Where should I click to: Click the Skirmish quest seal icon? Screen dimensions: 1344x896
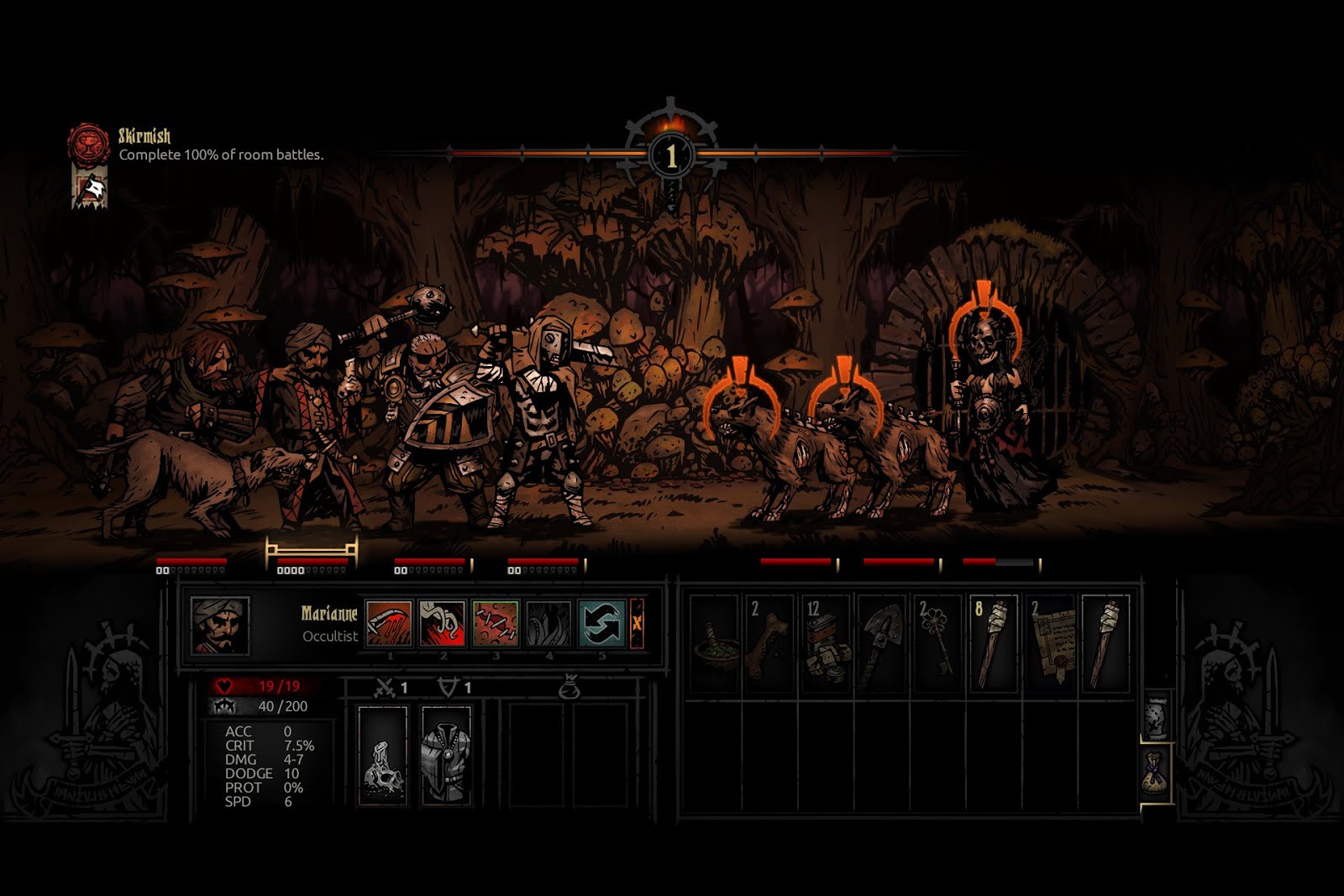[x=89, y=144]
